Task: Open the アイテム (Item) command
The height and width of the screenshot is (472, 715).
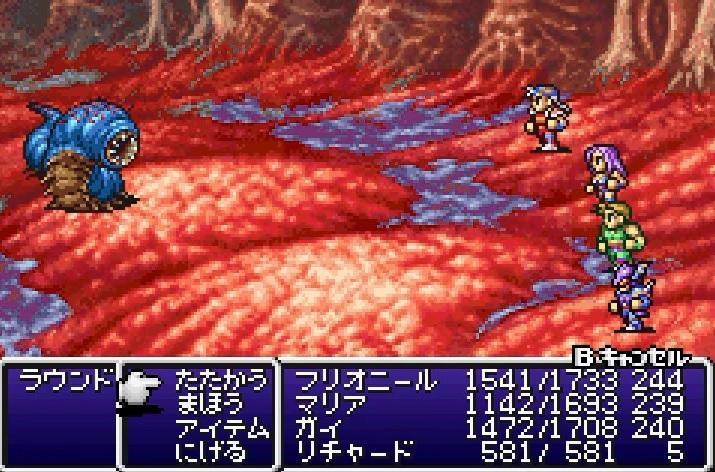Action: click(221, 427)
